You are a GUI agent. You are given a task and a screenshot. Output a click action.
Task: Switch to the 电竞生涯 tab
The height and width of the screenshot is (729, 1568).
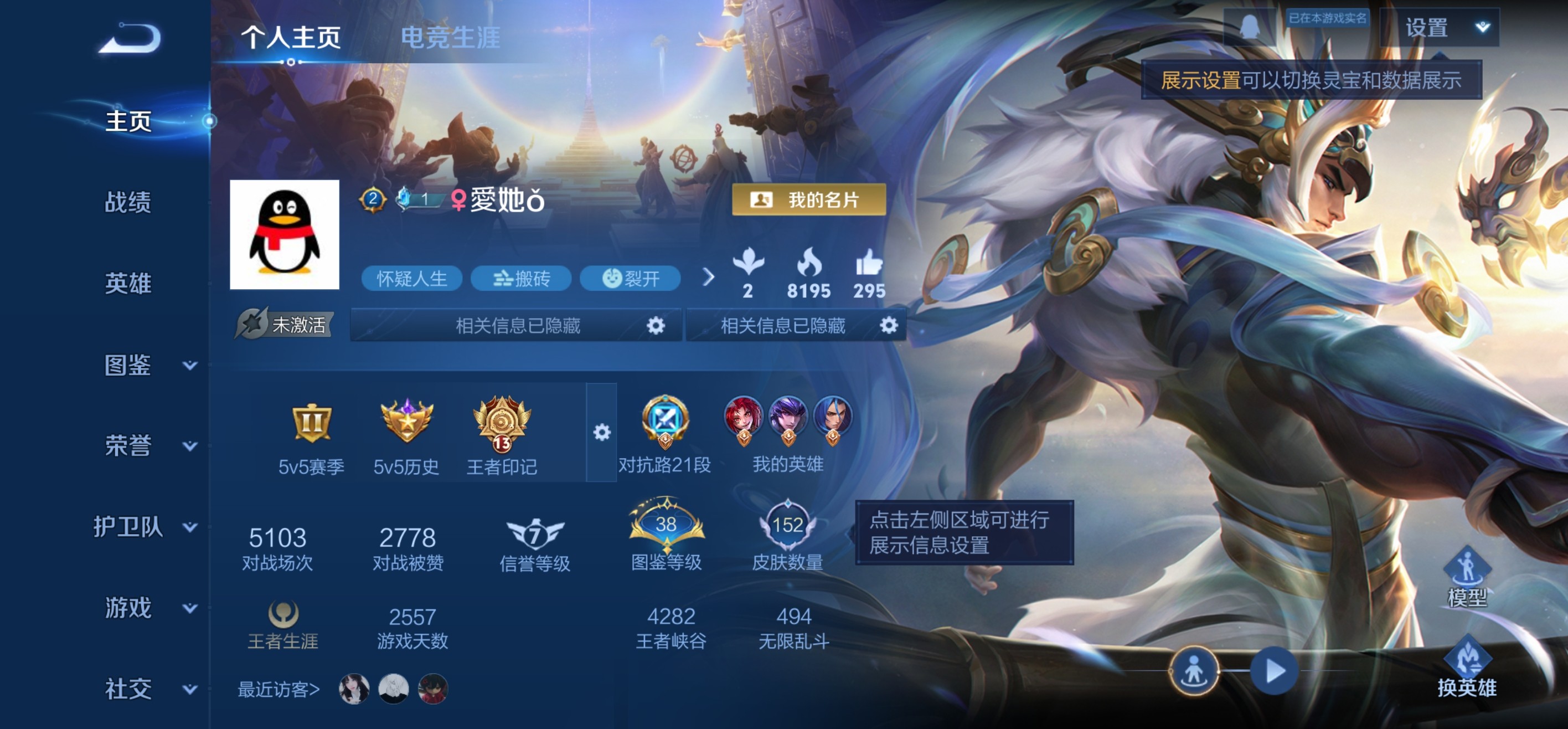tap(451, 37)
